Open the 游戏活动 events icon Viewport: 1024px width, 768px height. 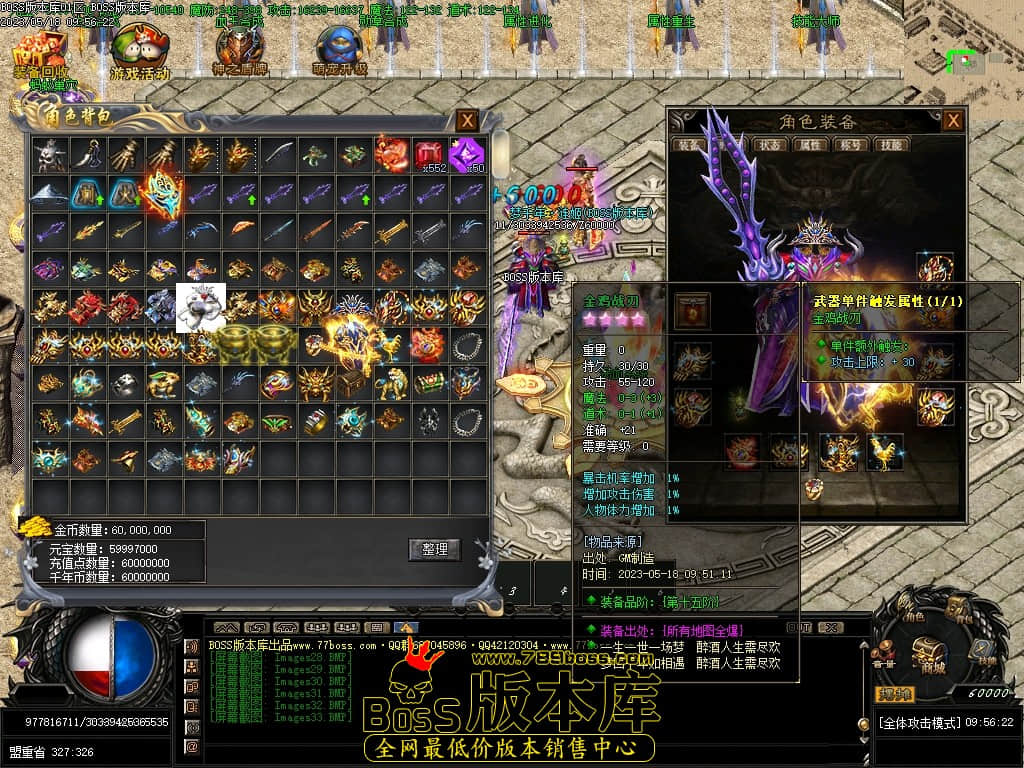tap(139, 55)
